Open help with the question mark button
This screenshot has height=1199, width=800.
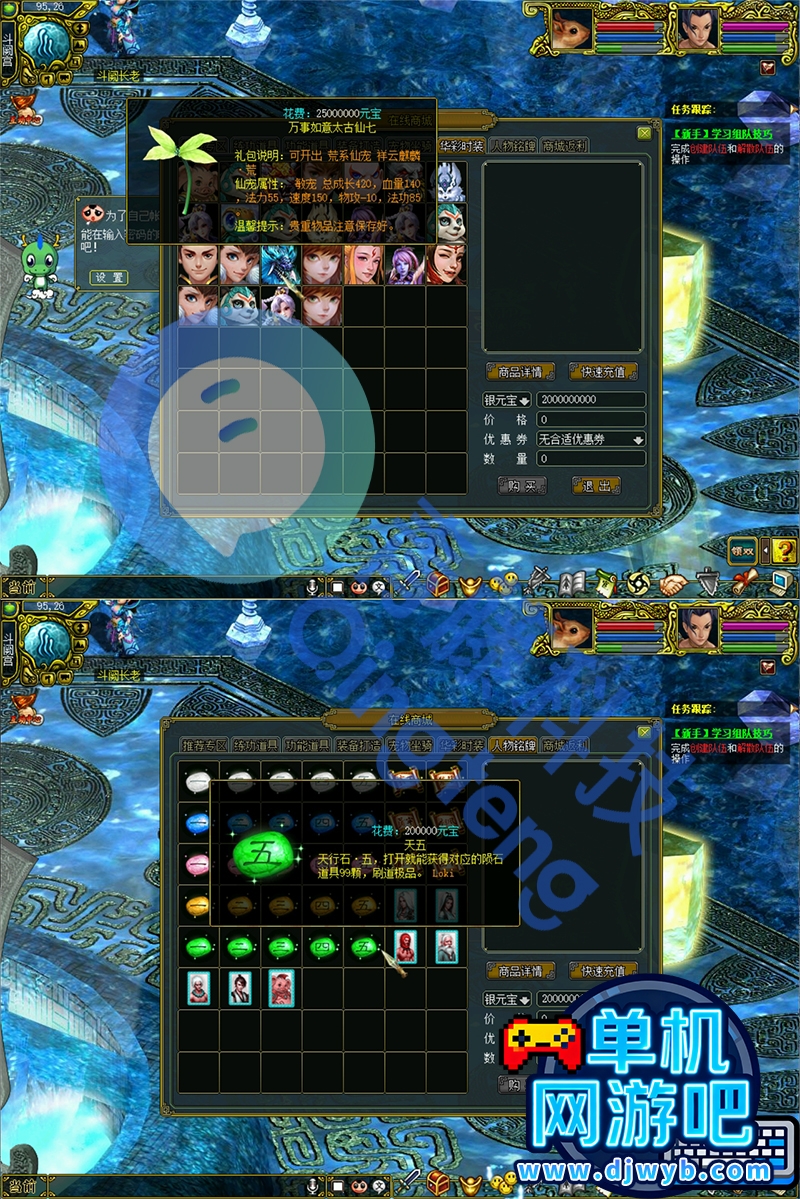(x=784, y=550)
